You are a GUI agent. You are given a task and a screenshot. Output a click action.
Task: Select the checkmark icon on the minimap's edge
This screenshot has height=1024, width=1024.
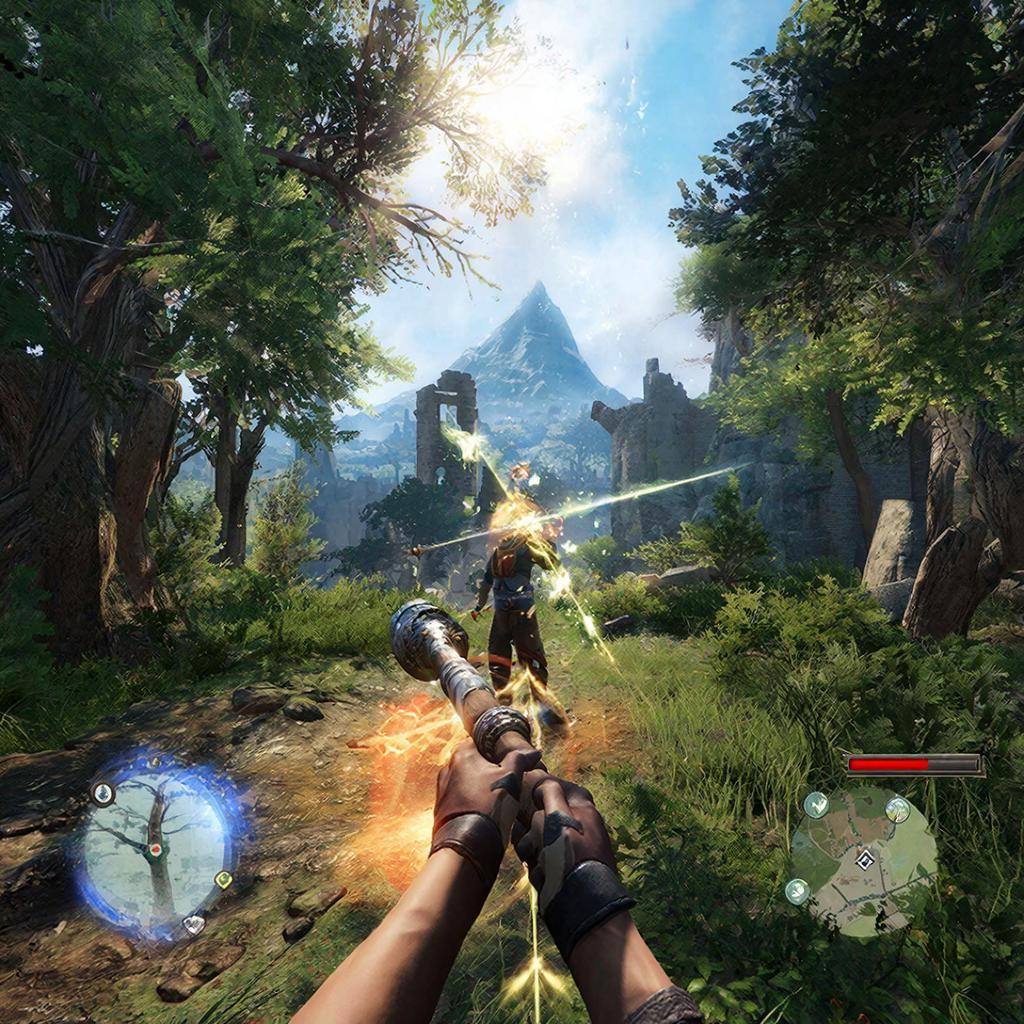[816, 803]
